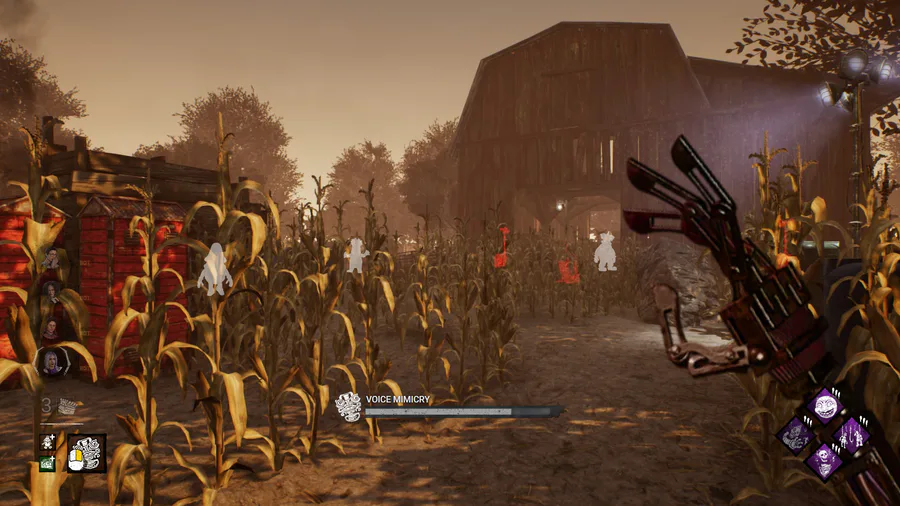Click the white-haired survivor portrait

(50, 362)
